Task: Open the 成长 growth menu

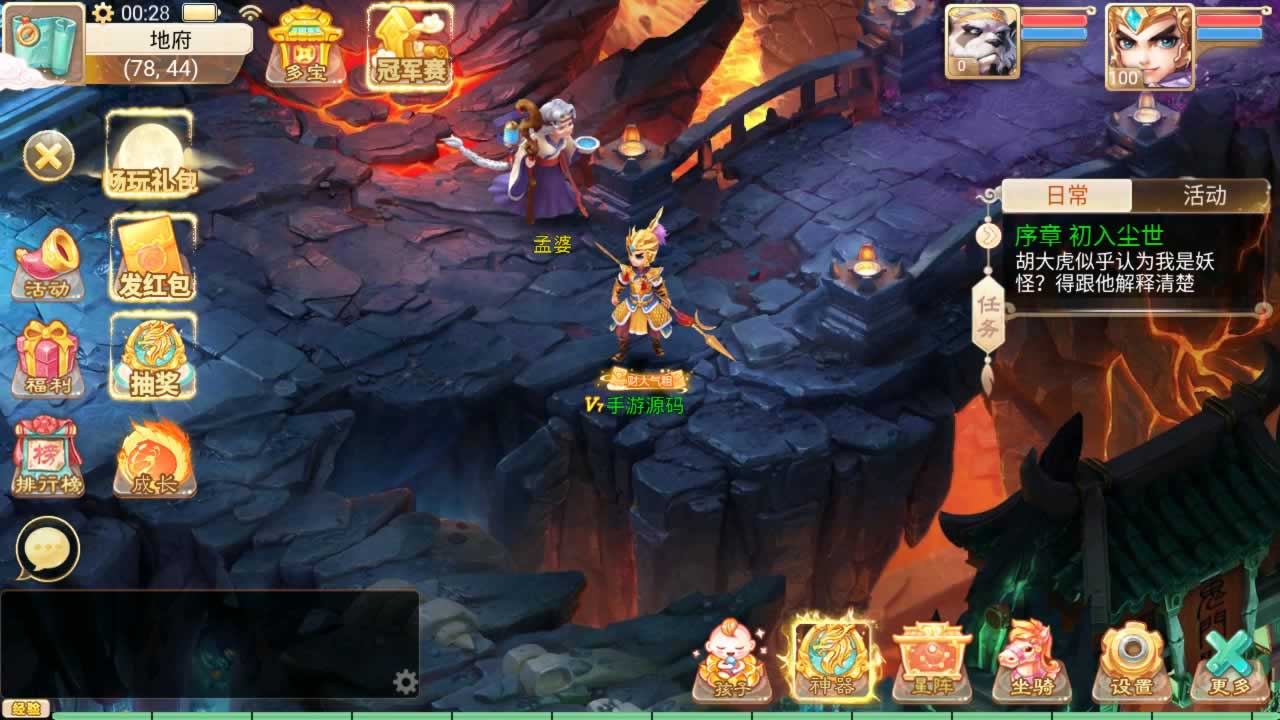Action: pos(153,457)
